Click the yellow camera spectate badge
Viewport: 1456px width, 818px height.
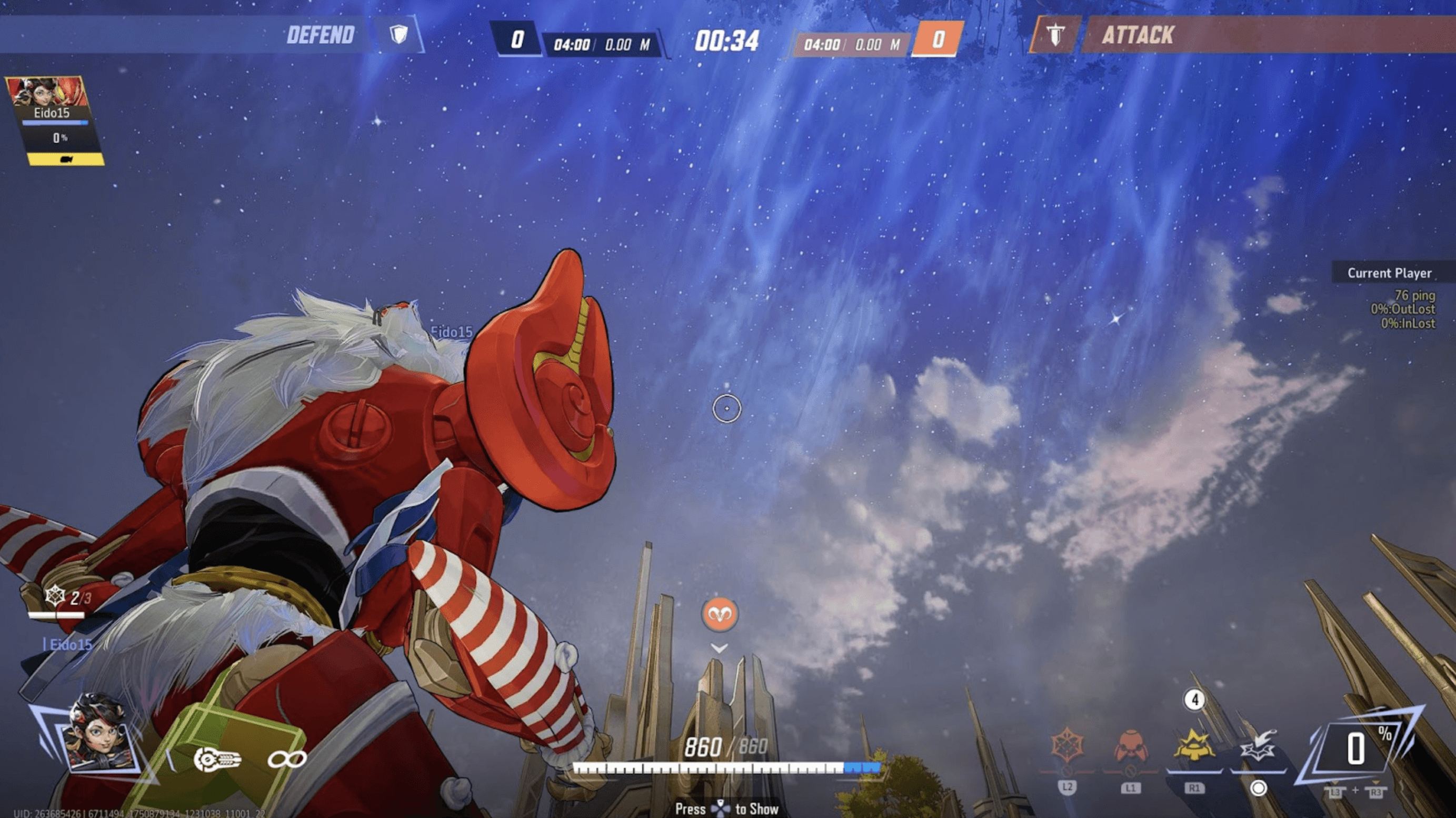coord(66,160)
